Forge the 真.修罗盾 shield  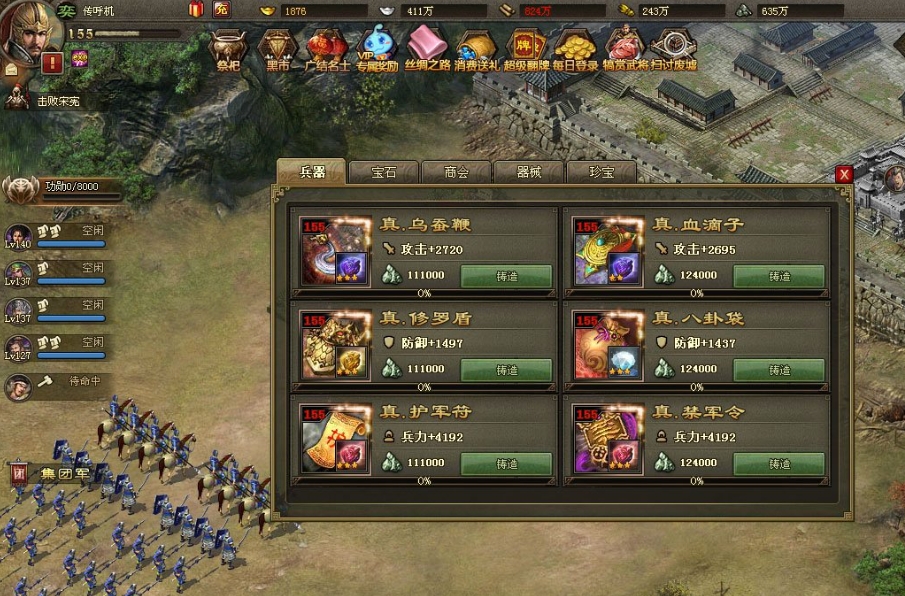tap(506, 370)
